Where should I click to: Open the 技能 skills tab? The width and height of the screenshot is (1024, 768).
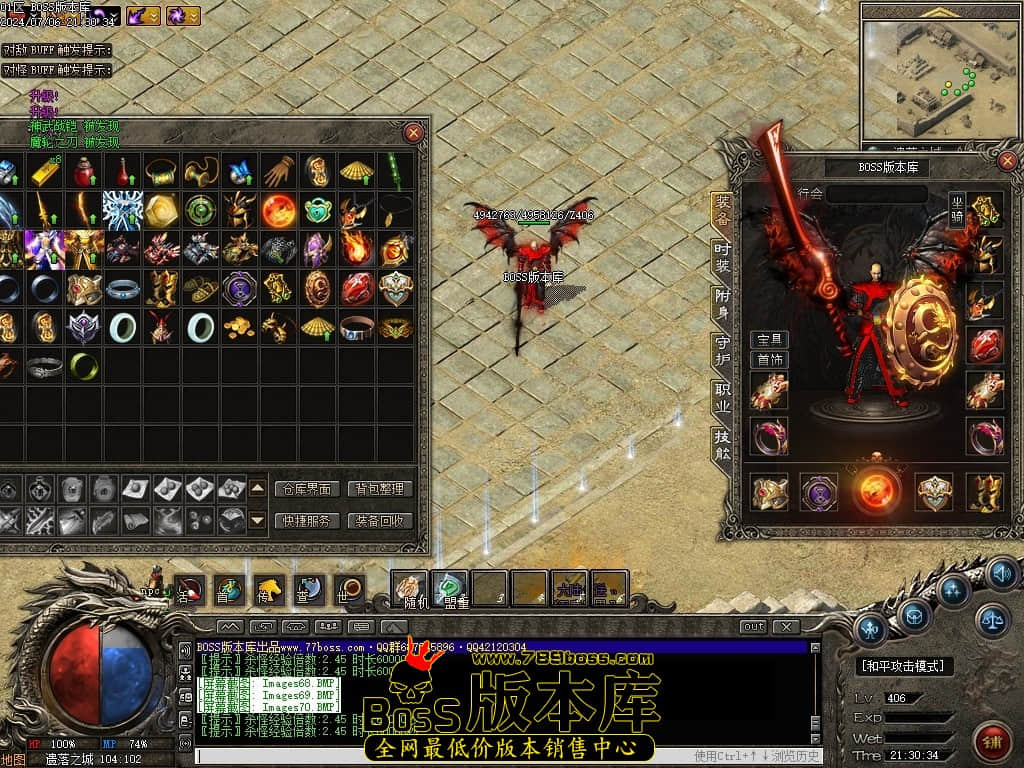722,444
